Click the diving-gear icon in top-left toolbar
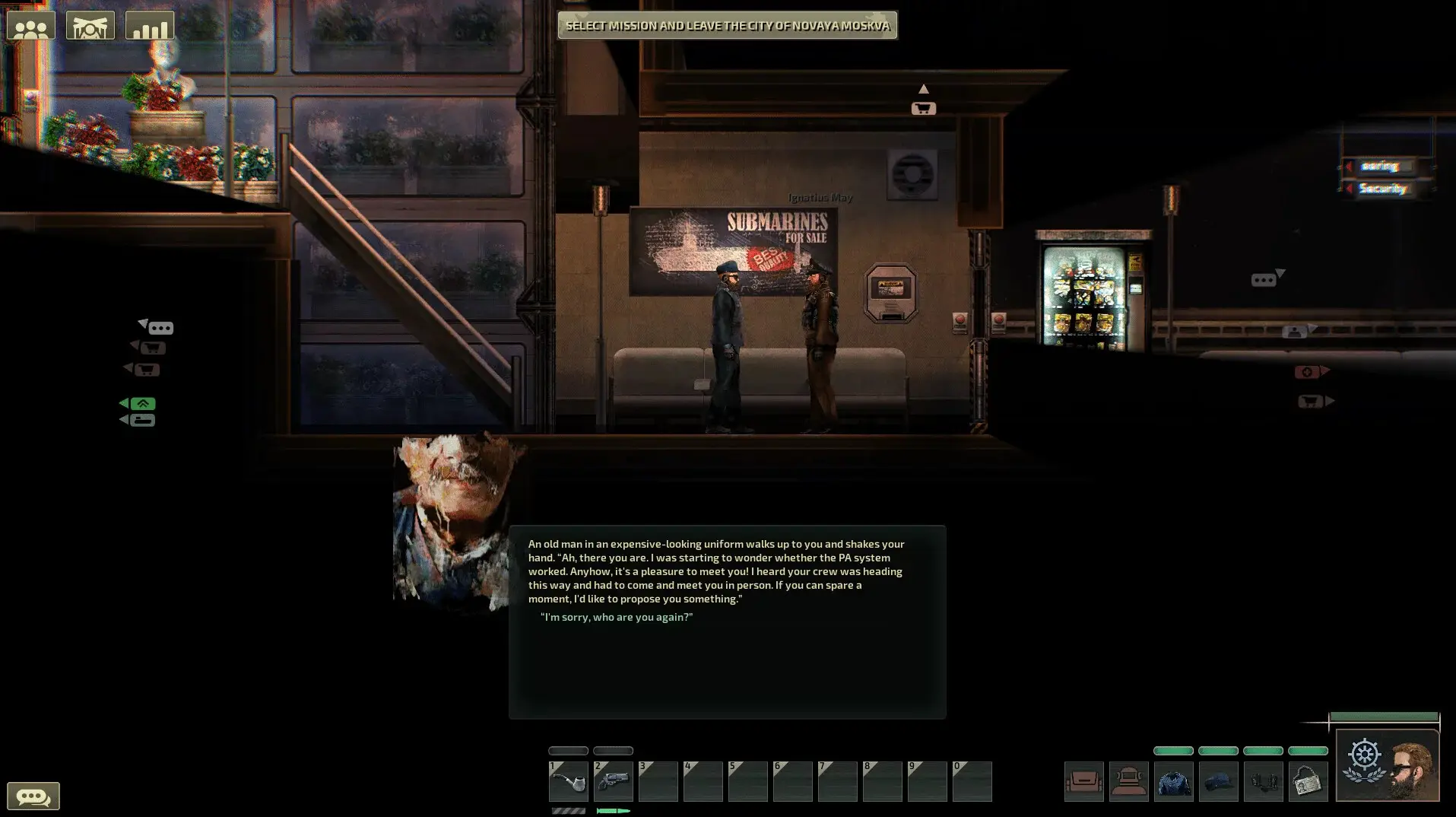The image size is (1456, 817). tap(90, 24)
